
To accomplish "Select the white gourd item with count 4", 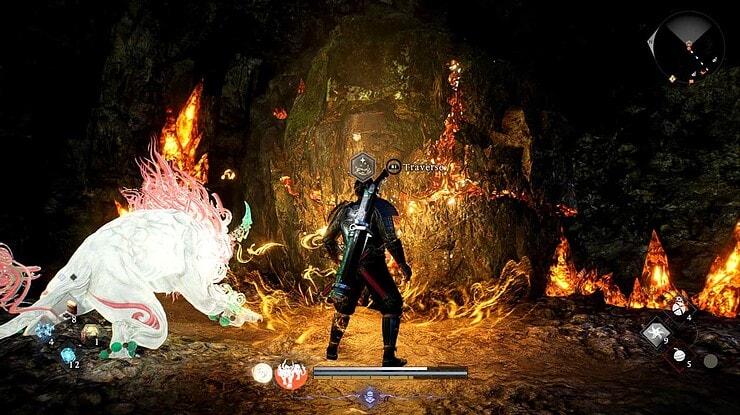I will (680, 307).
